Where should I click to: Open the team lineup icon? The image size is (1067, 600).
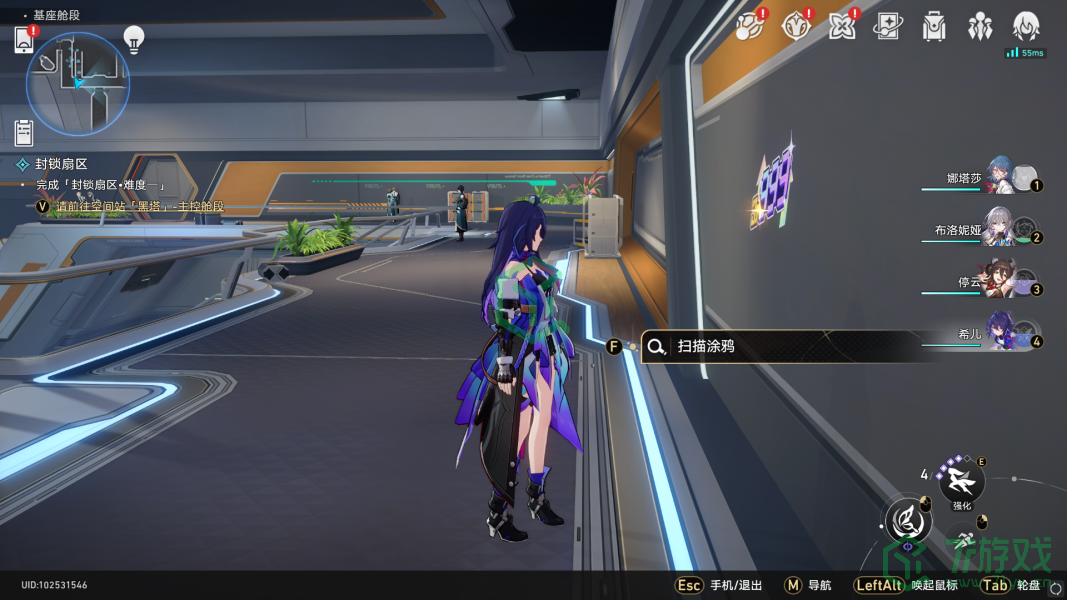pyautogui.click(x=980, y=27)
